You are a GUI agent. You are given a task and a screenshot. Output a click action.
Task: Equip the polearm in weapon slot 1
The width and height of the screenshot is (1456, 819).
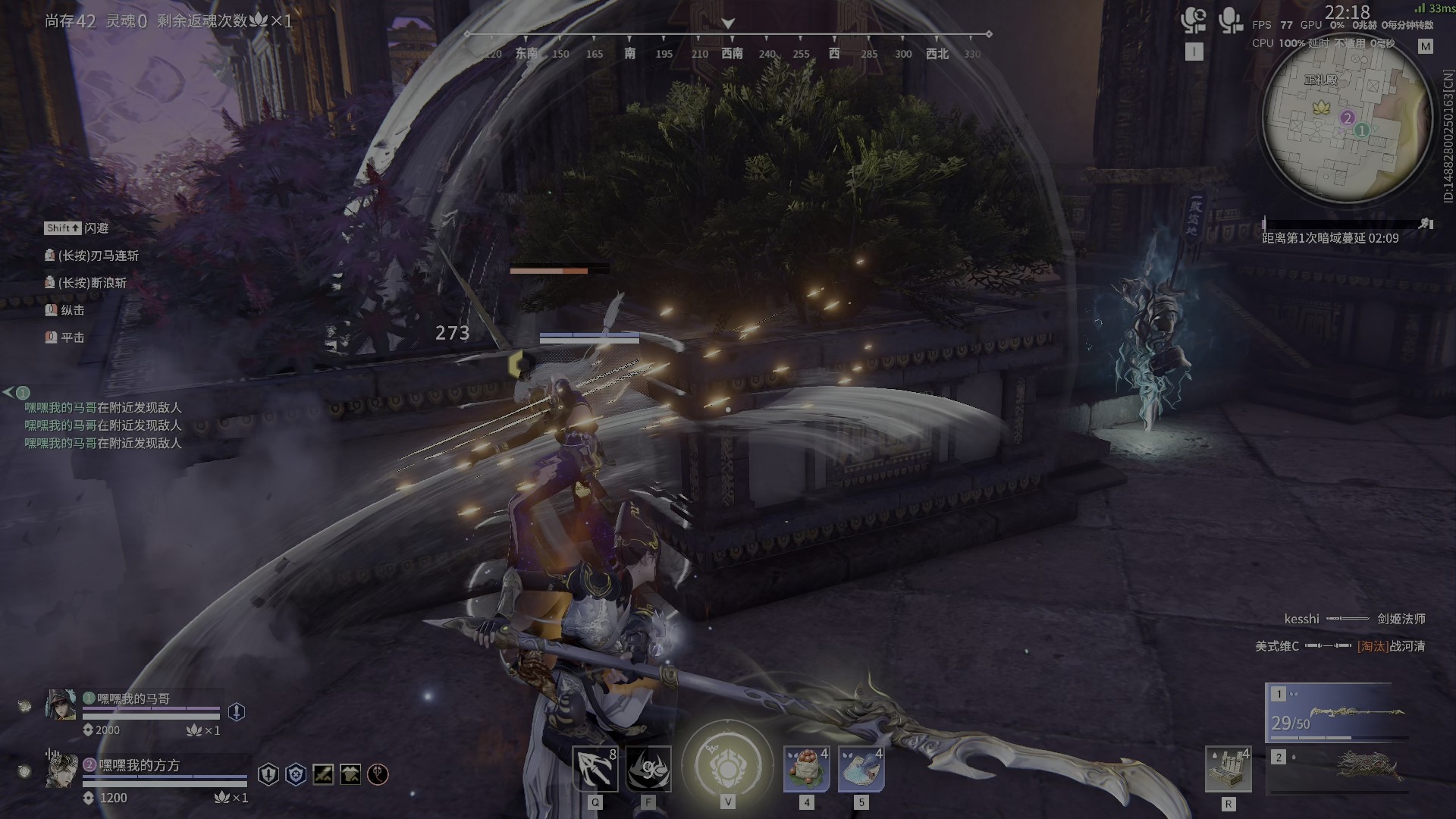coord(1338,712)
